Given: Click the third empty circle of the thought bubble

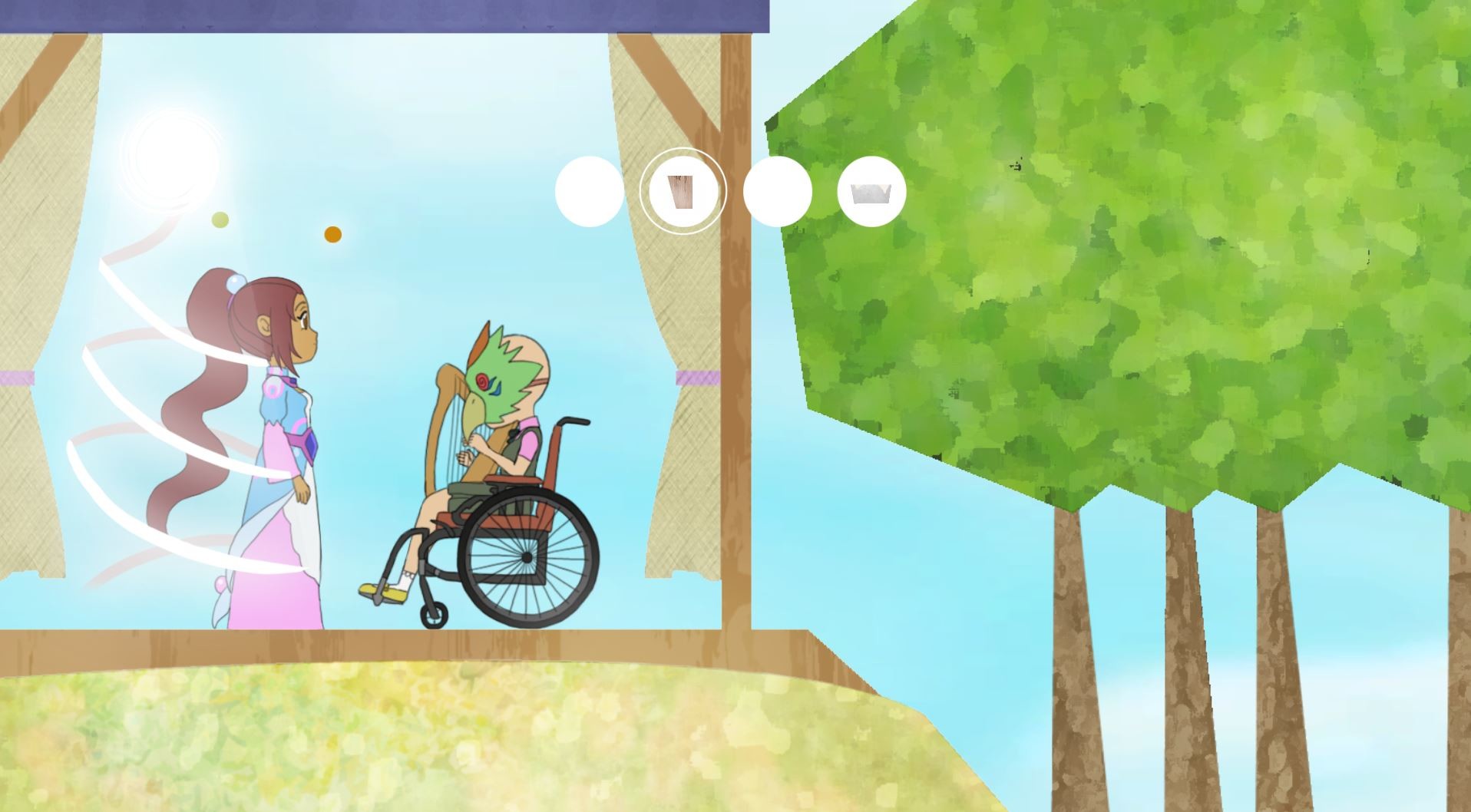Looking at the screenshot, I should point(777,191).
